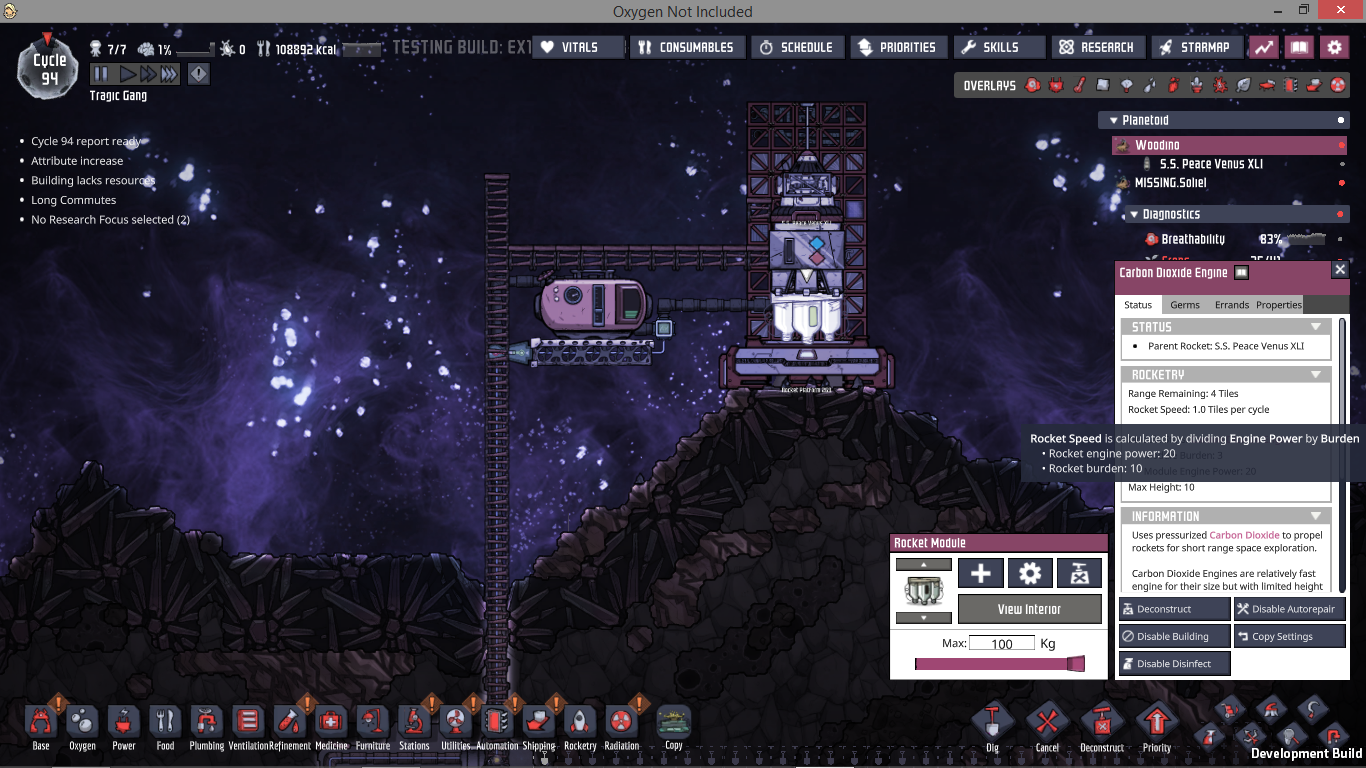Open the Skills menu

coord(999,47)
